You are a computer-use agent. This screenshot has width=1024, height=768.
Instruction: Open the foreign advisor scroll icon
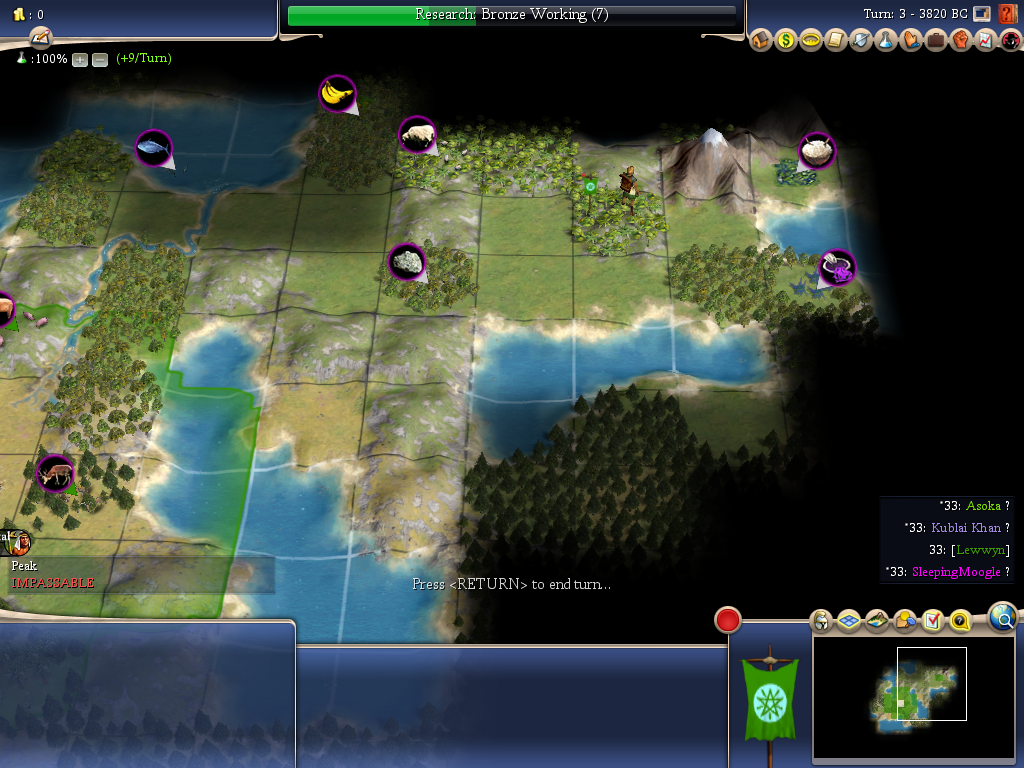pyautogui.click(x=836, y=41)
